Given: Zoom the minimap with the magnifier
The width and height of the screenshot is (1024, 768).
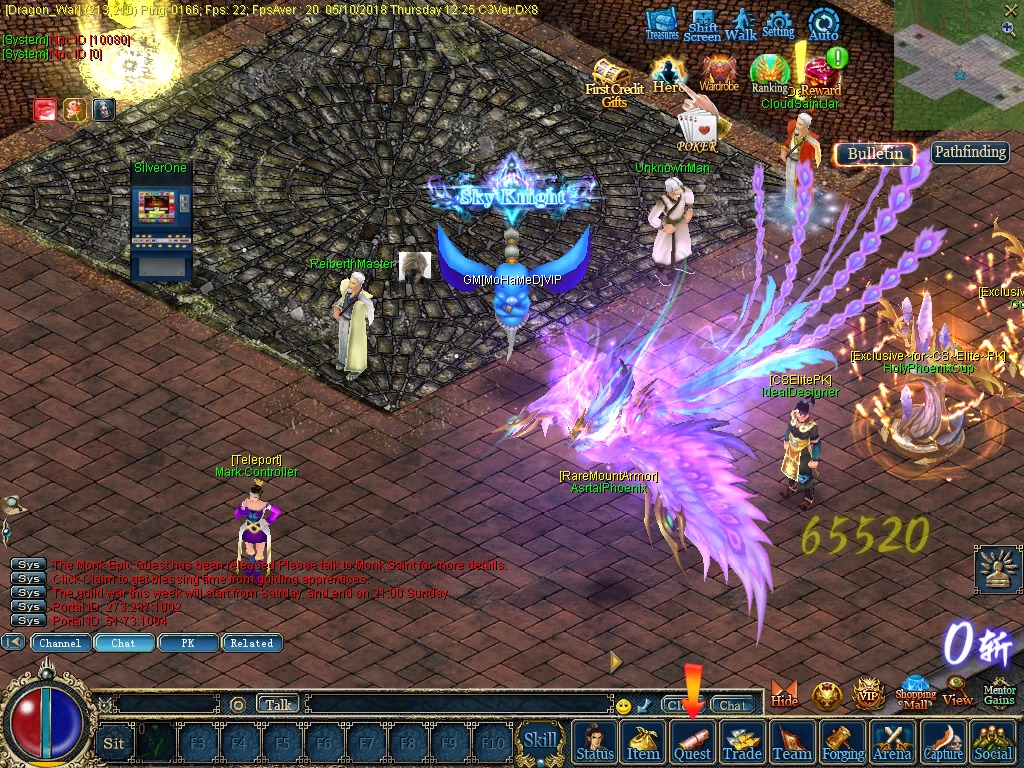Looking at the screenshot, I should click(x=1008, y=29).
